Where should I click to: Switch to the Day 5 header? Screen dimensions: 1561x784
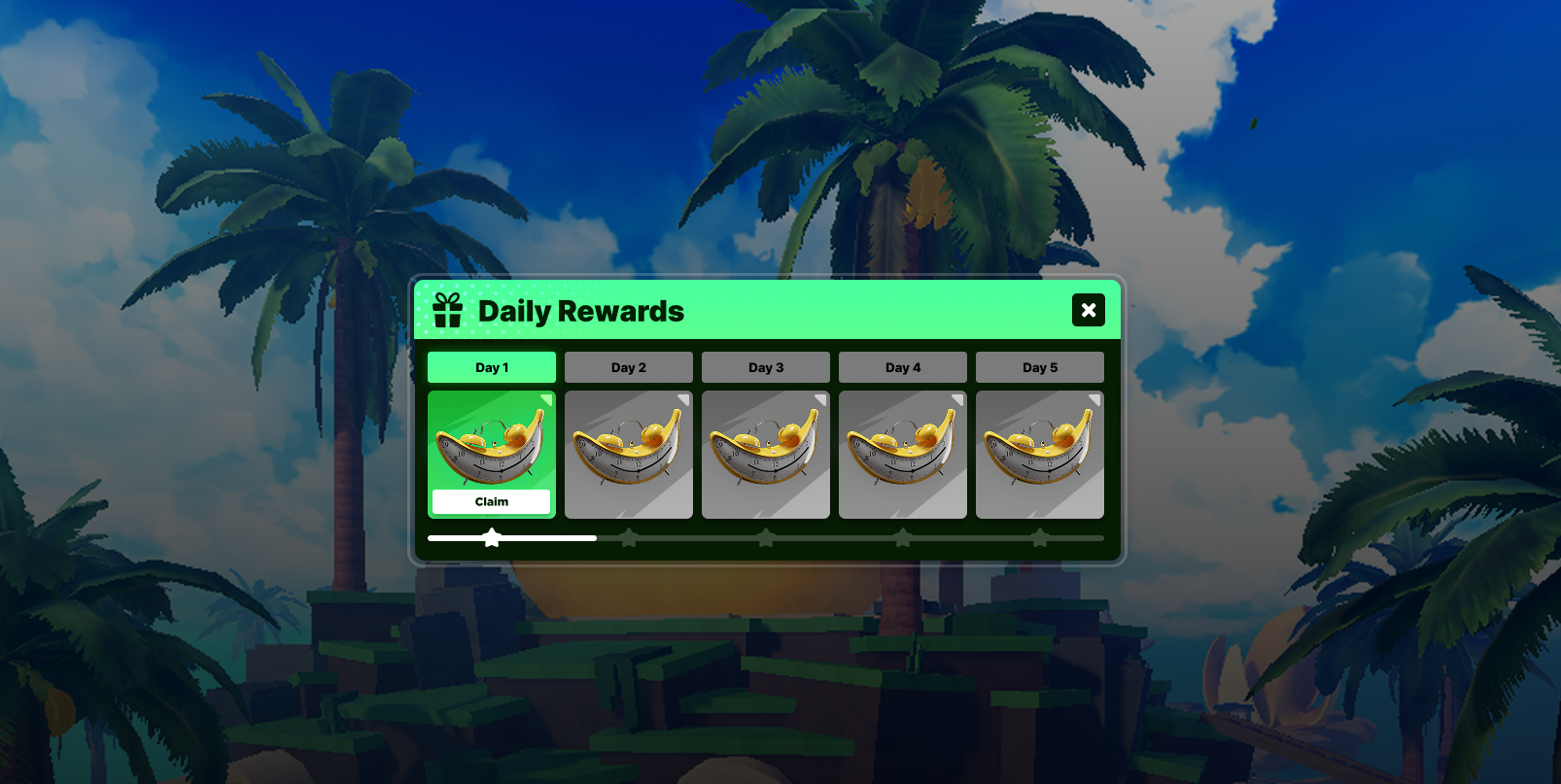point(1040,367)
